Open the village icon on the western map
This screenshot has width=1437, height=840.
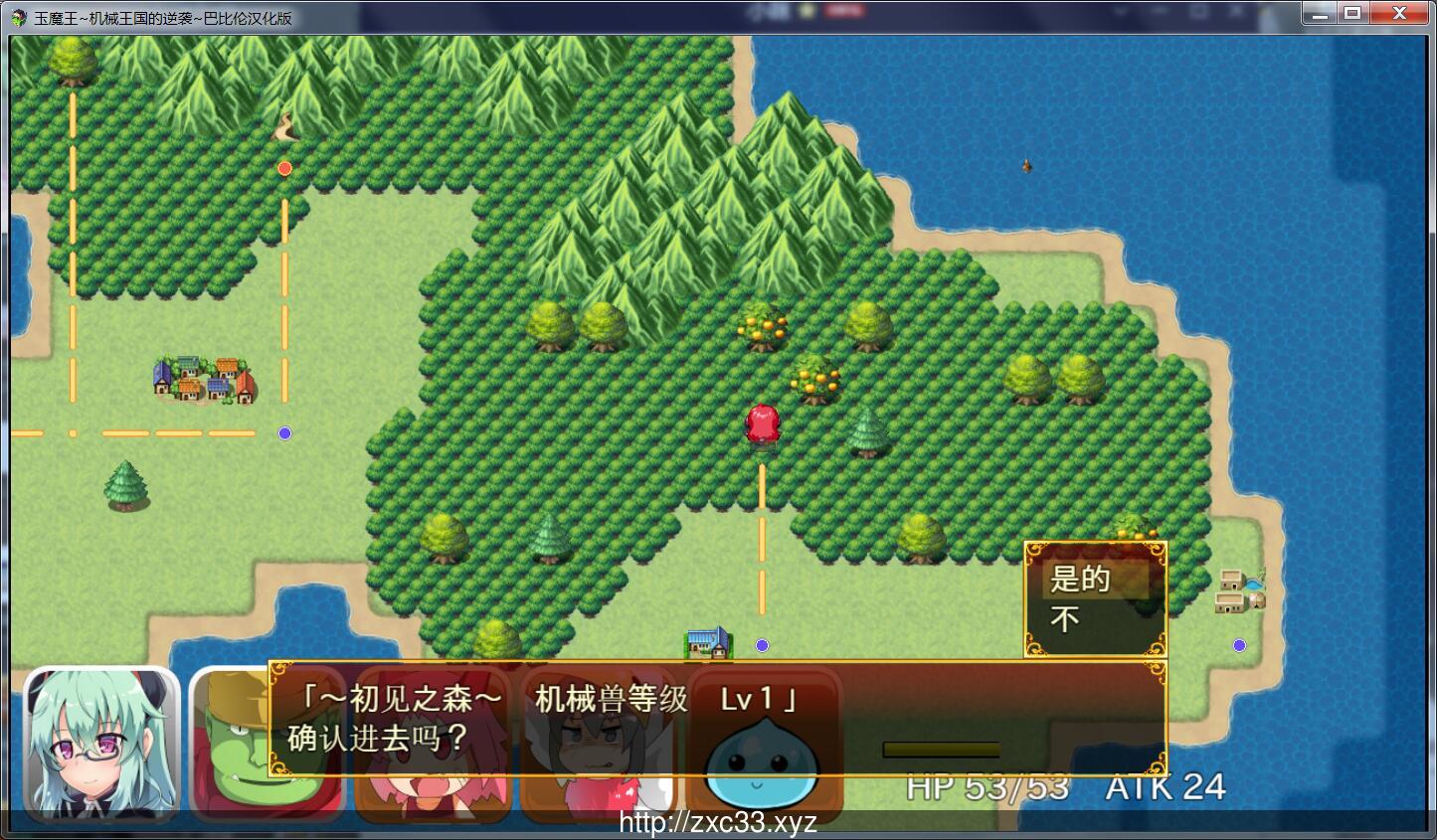202,378
